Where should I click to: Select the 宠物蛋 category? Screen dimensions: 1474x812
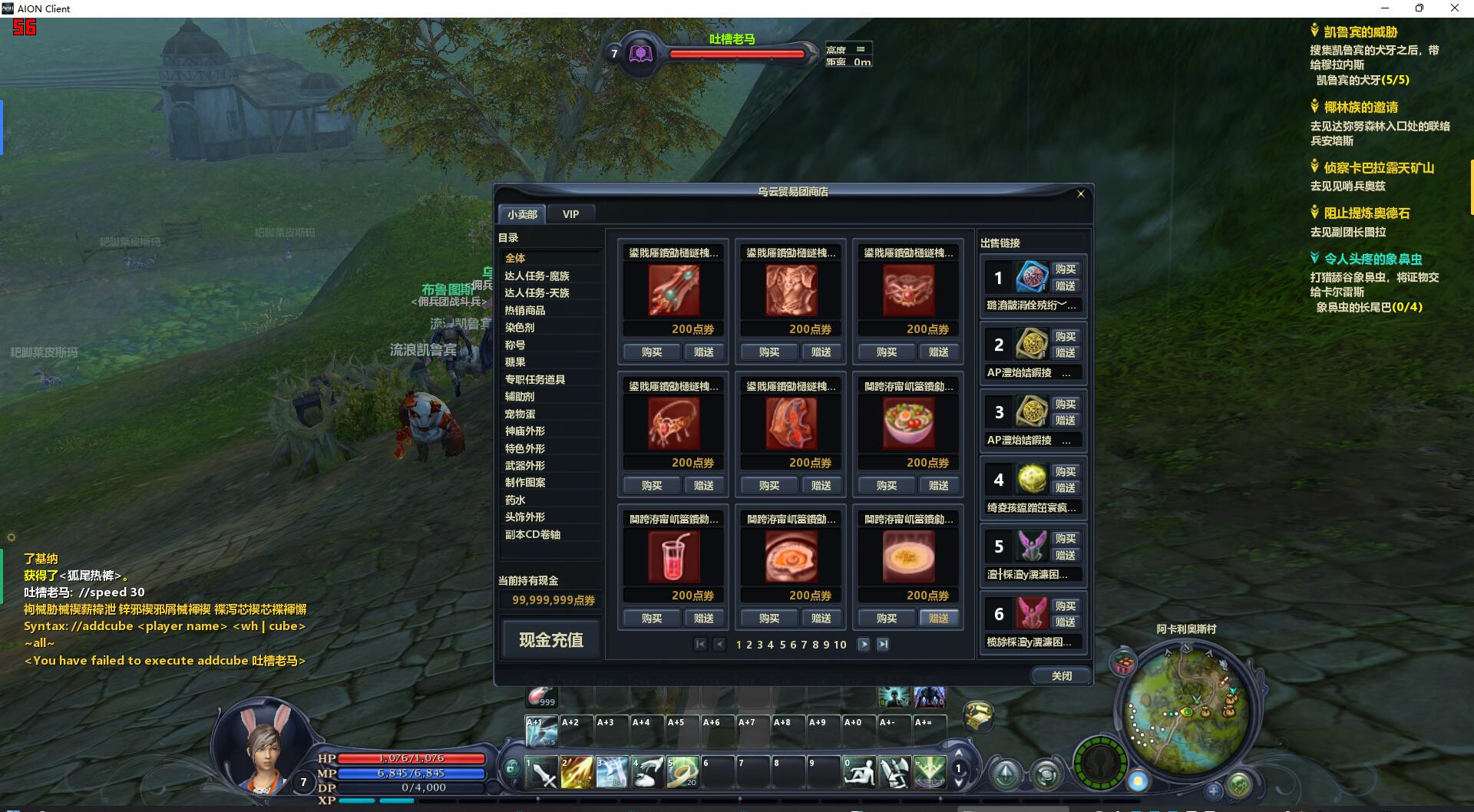(520, 414)
